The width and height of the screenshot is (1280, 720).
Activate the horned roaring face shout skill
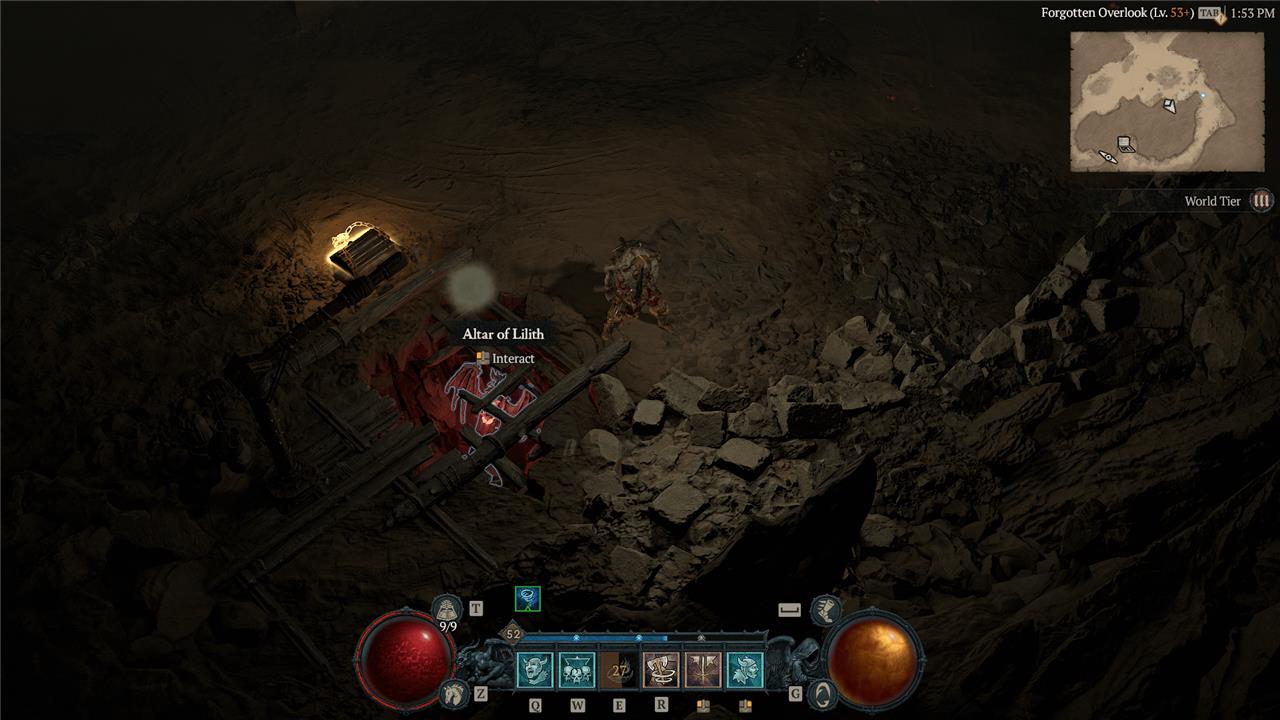click(x=535, y=670)
